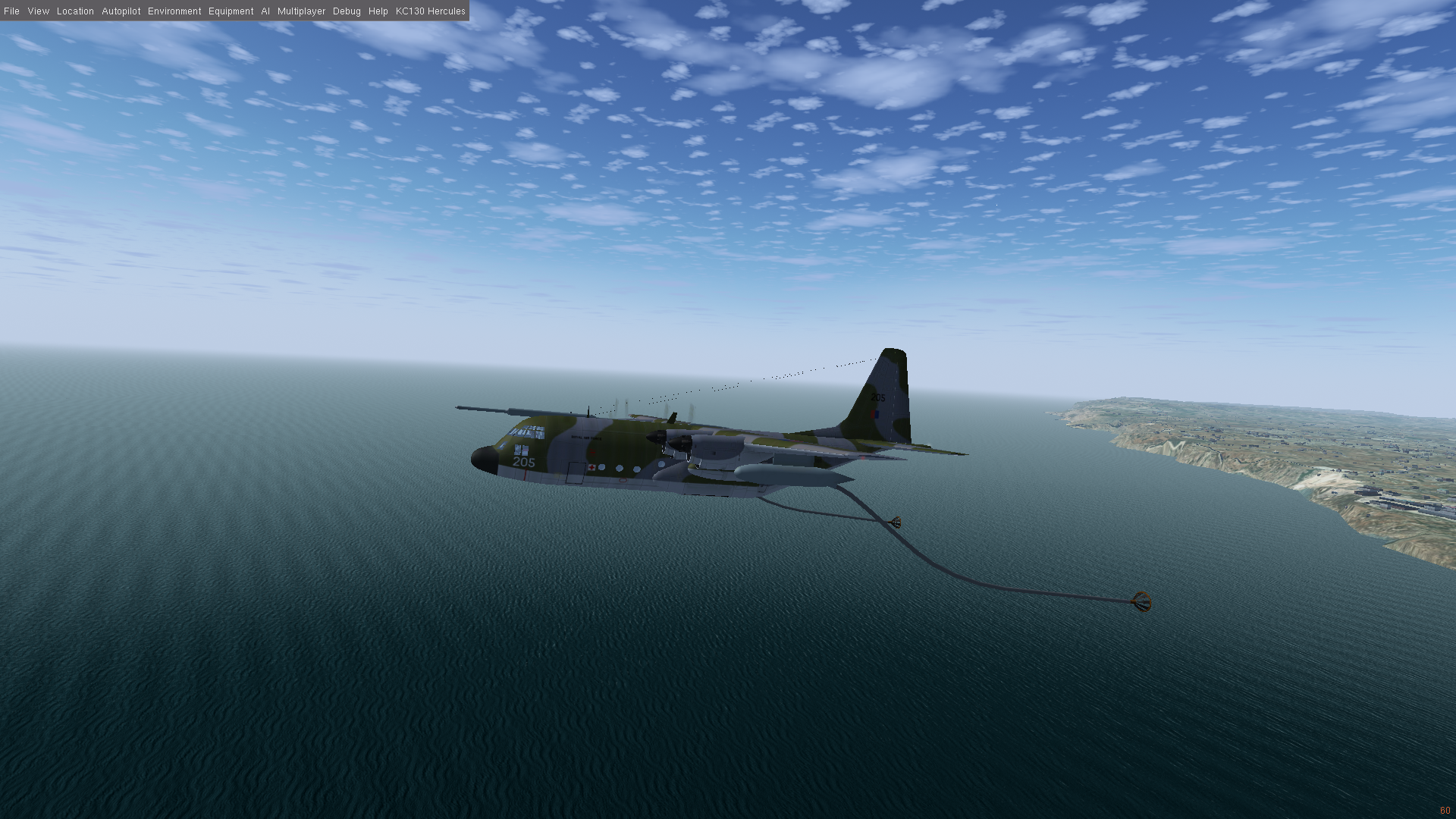Open the File menu
Screen dimensions: 1456x819
point(11,11)
